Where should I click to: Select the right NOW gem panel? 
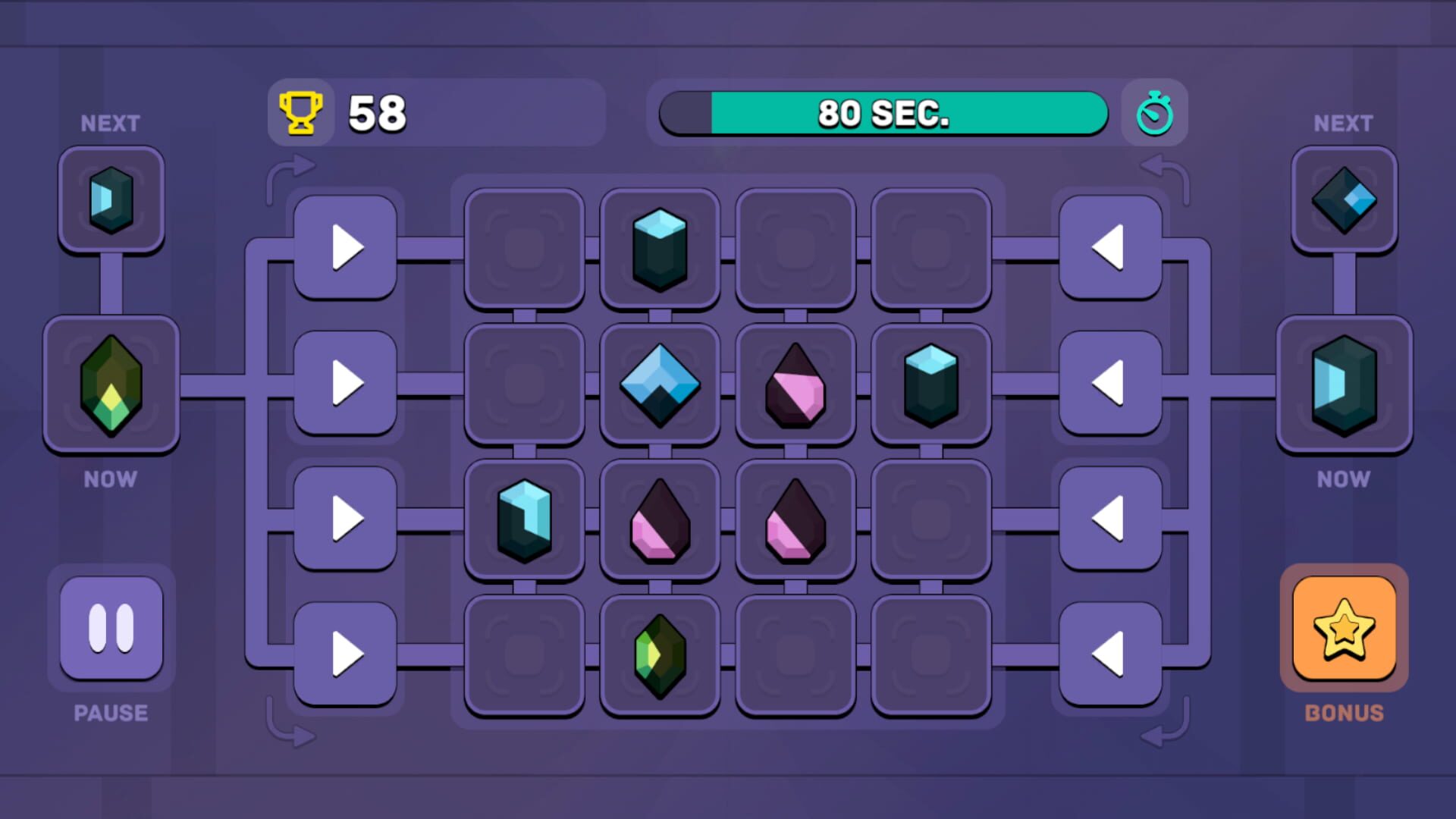[x=1344, y=385]
